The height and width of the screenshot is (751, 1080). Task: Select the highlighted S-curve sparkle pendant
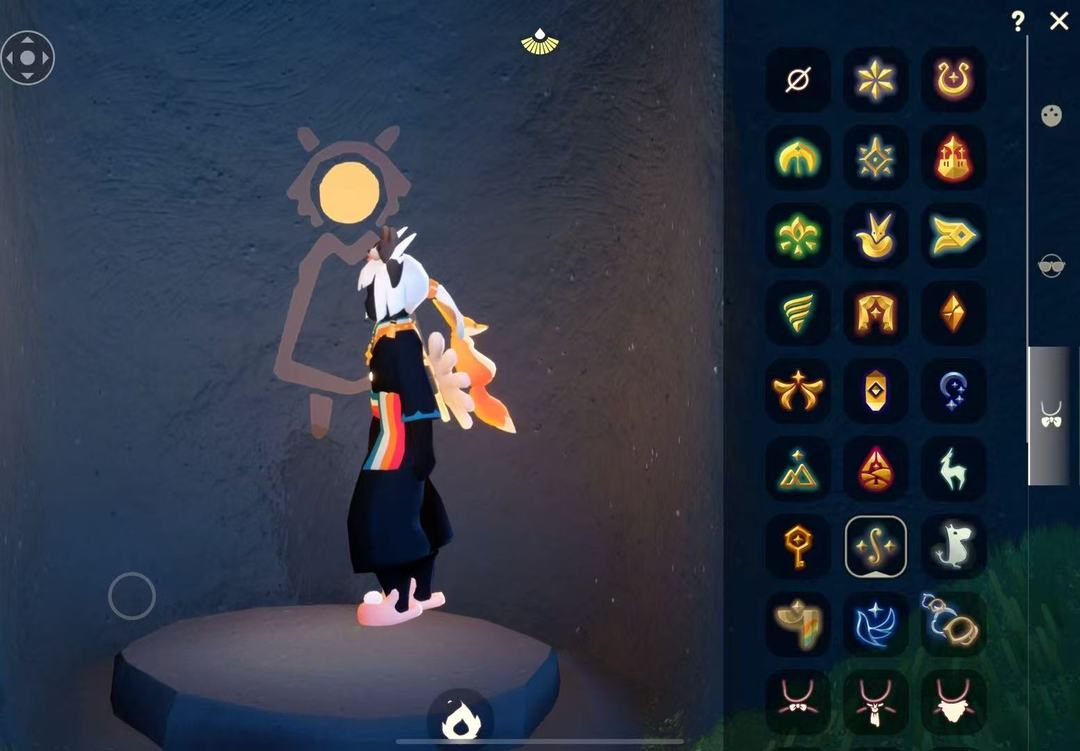876,547
